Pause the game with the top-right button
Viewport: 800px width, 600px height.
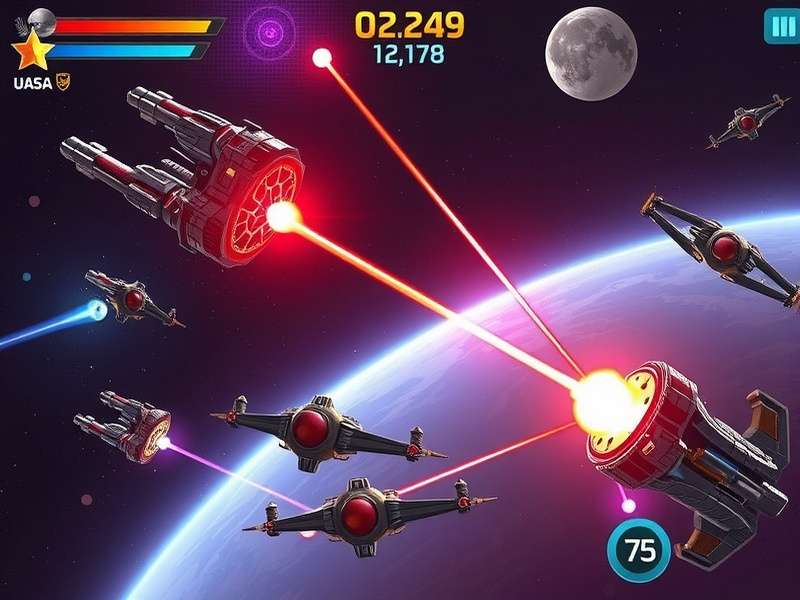pyautogui.click(x=779, y=26)
